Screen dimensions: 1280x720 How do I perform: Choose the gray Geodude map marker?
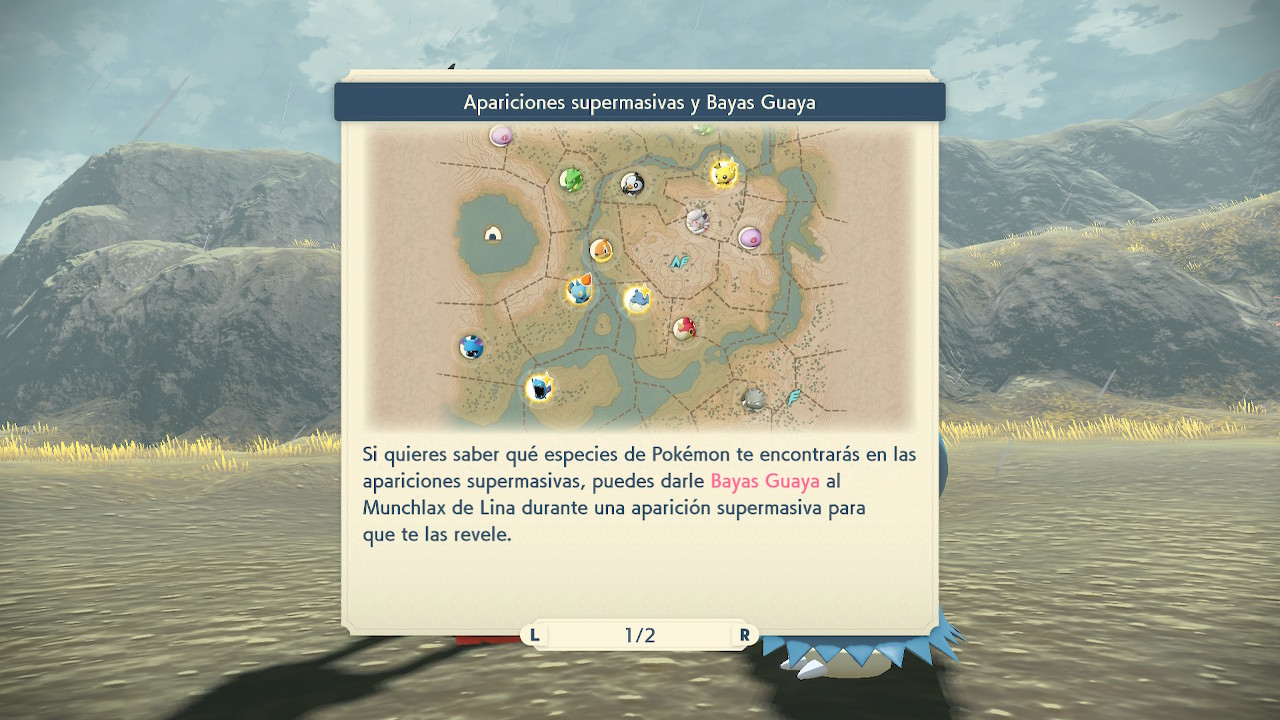tap(754, 399)
